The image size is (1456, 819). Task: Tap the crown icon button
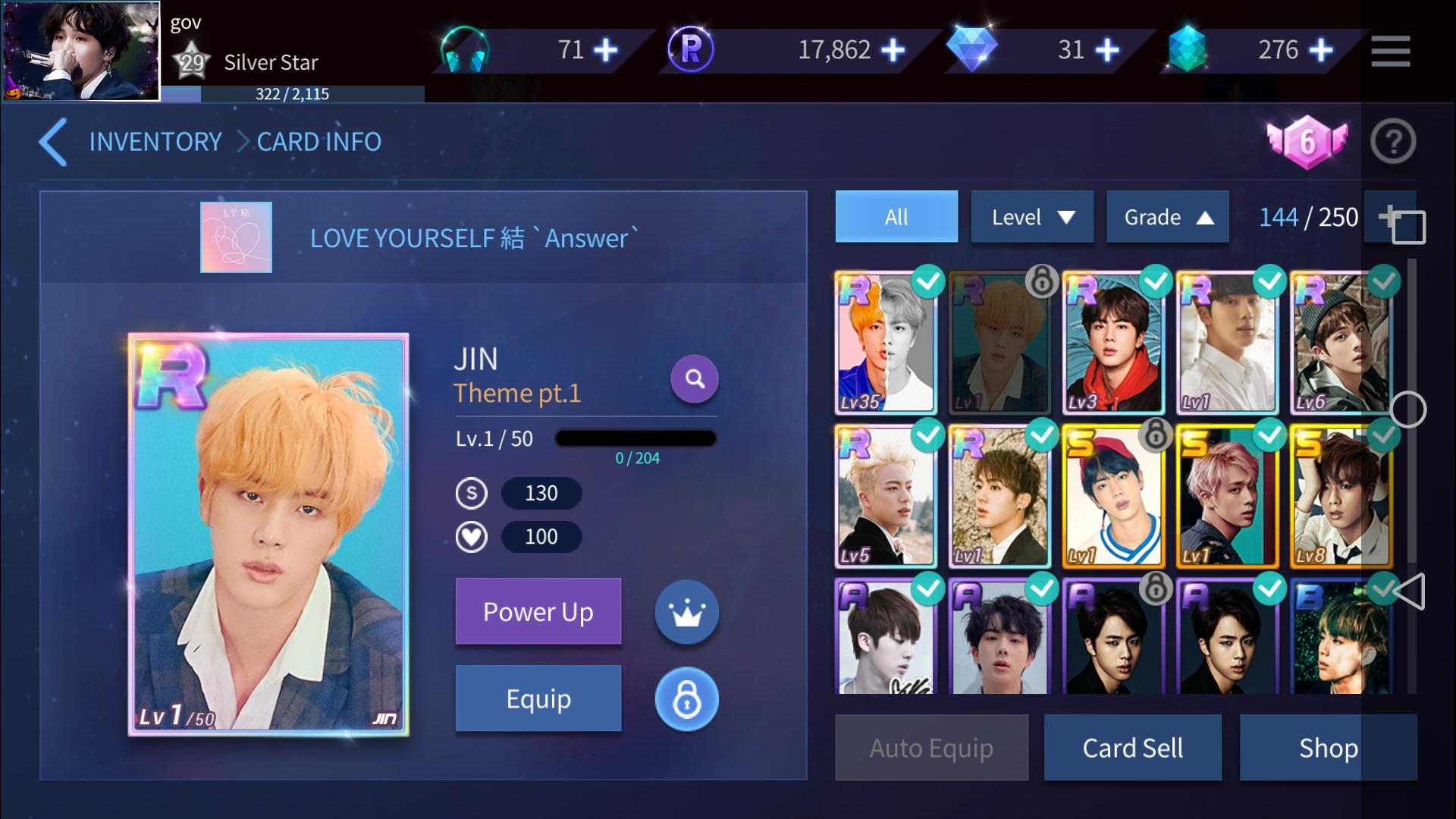pyautogui.click(x=686, y=612)
